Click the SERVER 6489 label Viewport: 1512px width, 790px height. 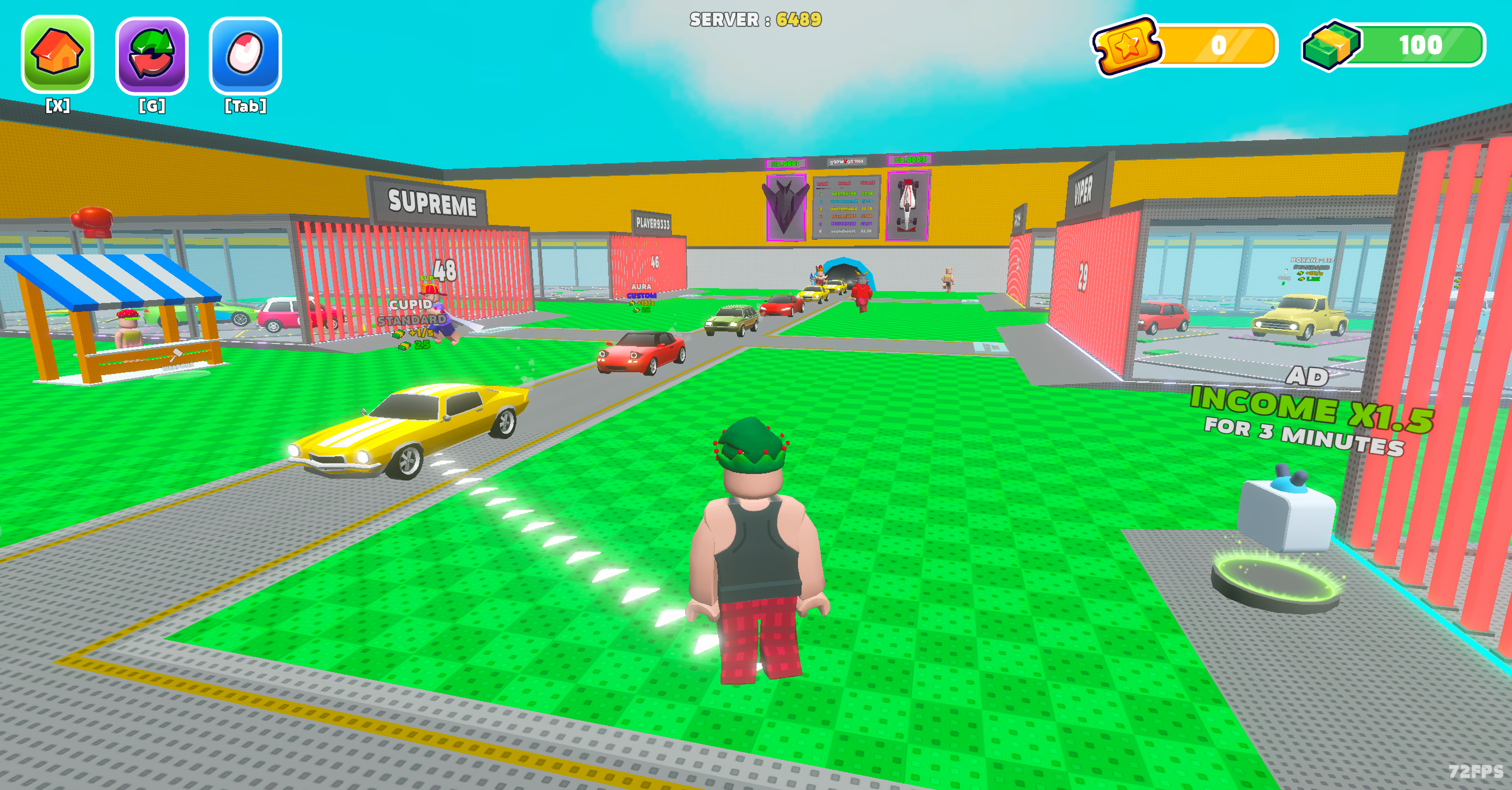(x=756, y=19)
